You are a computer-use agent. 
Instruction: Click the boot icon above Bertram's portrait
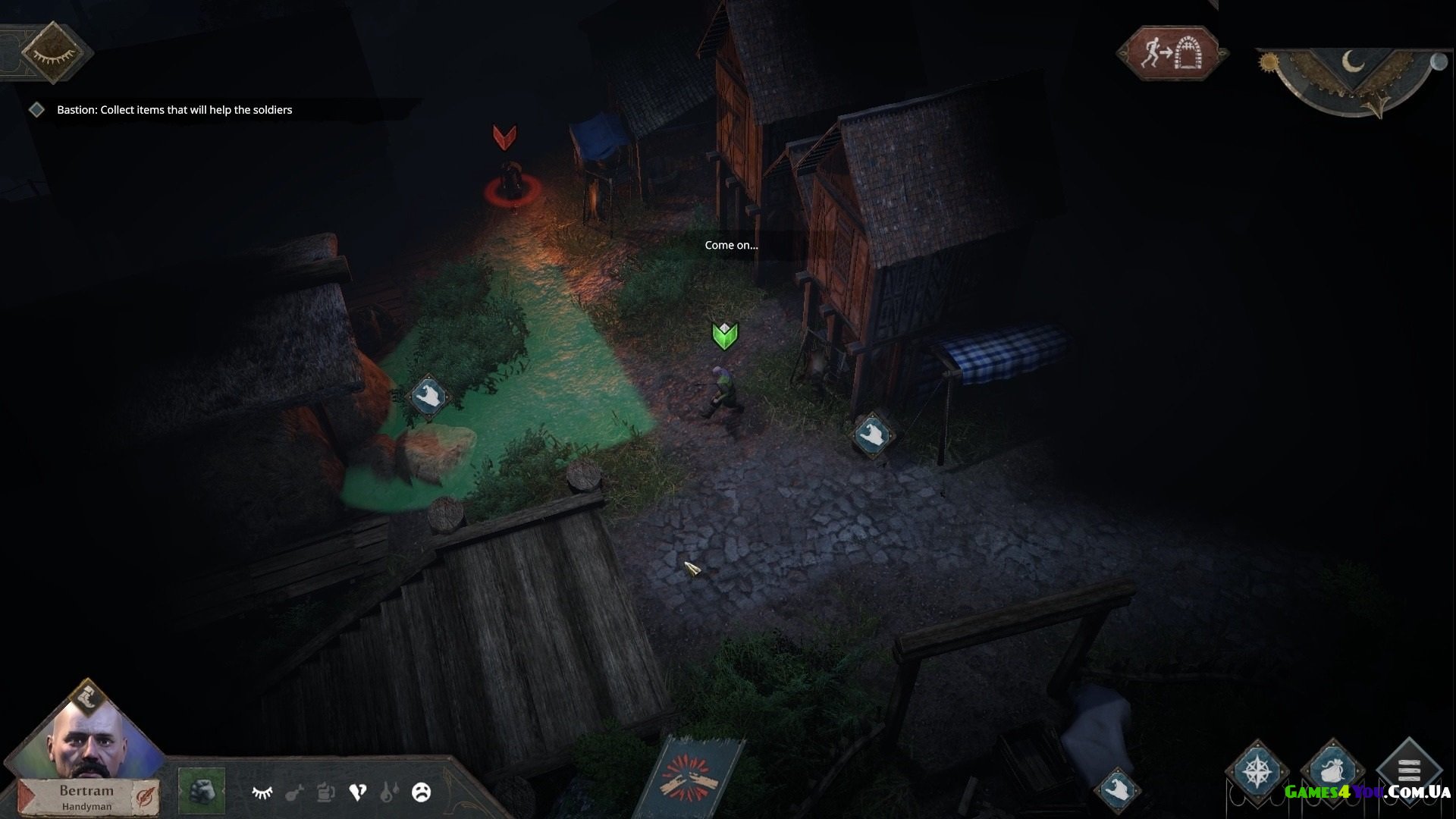pos(88,698)
